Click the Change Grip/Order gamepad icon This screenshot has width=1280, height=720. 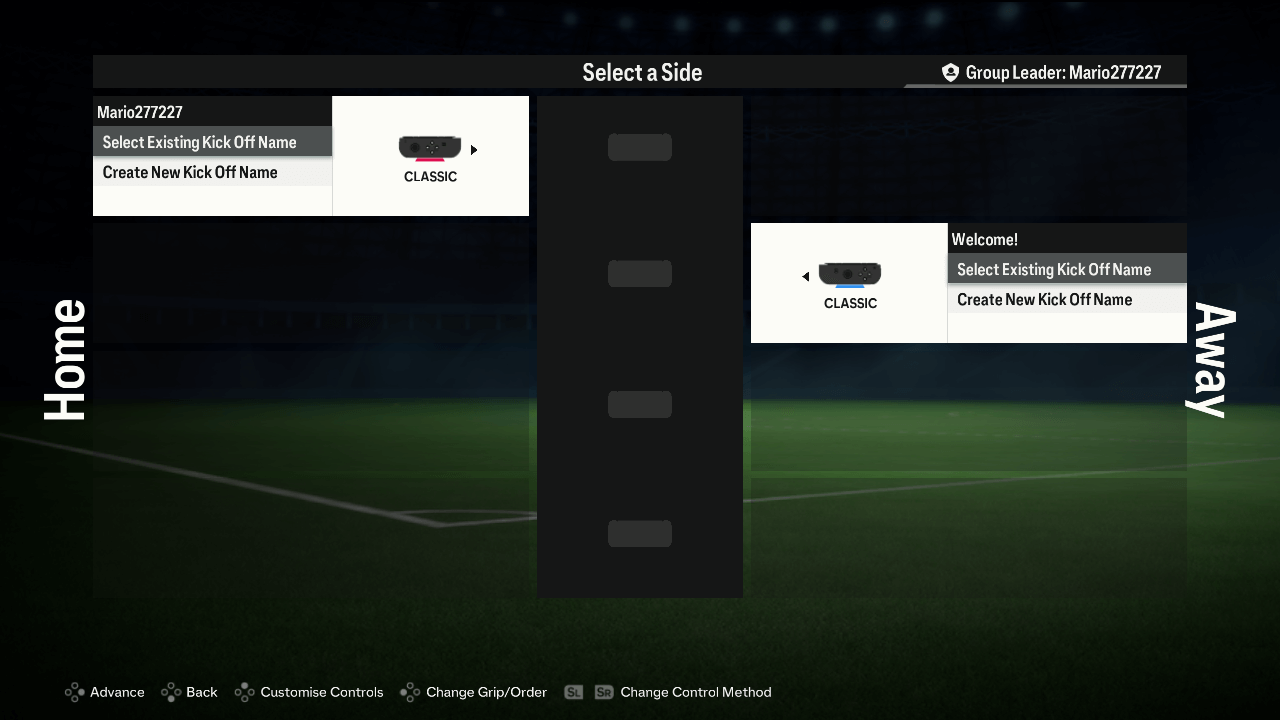(x=409, y=692)
